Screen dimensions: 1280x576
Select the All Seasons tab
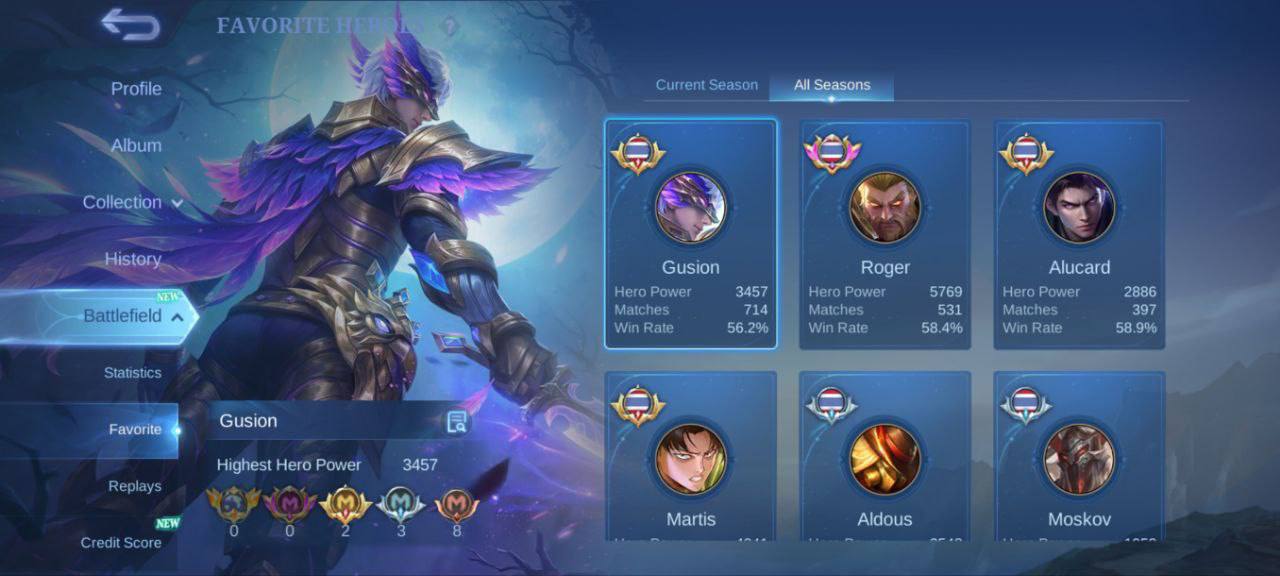[x=832, y=85]
